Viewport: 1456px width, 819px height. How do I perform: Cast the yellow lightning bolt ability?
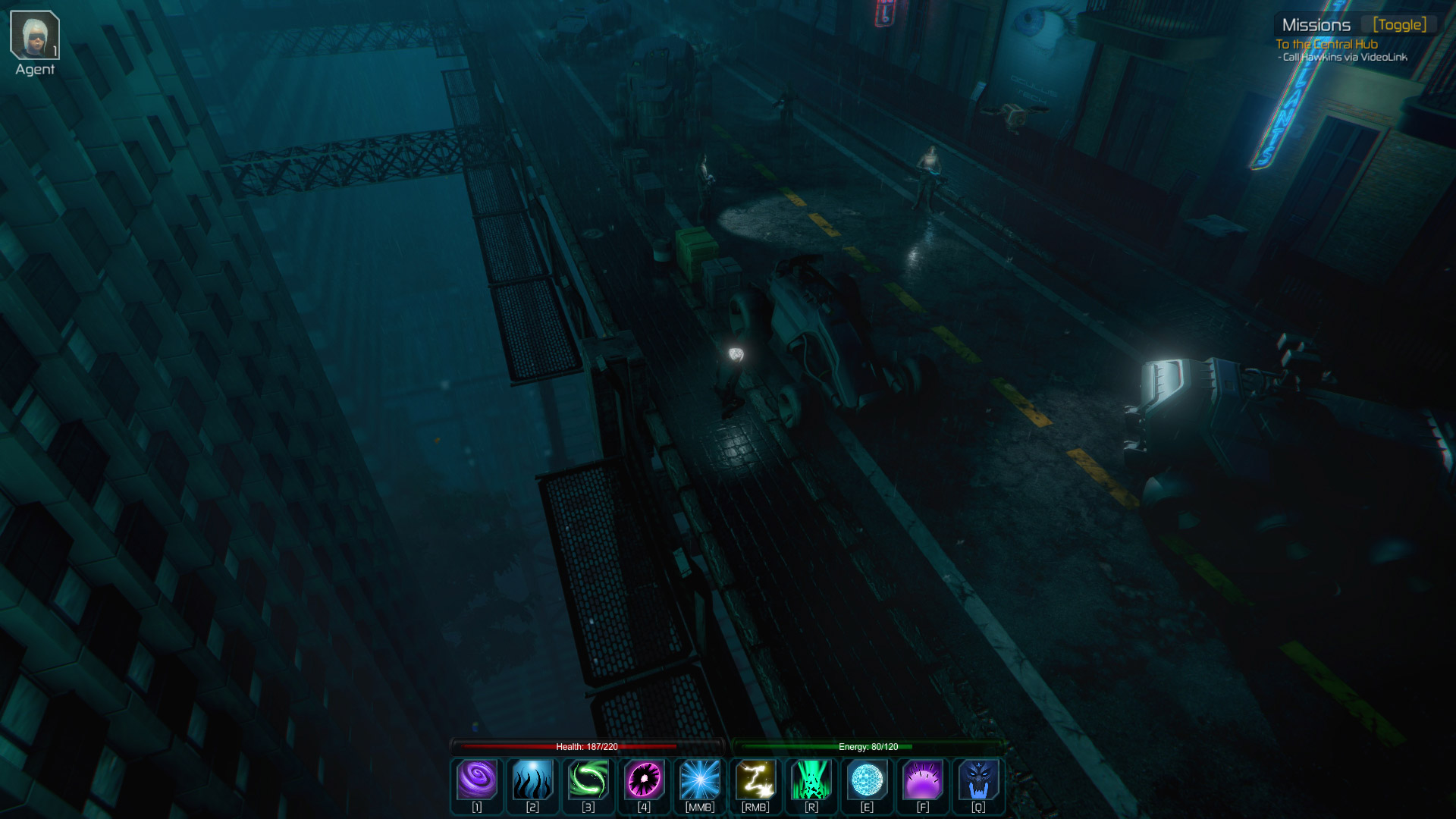tap(755, 780)
